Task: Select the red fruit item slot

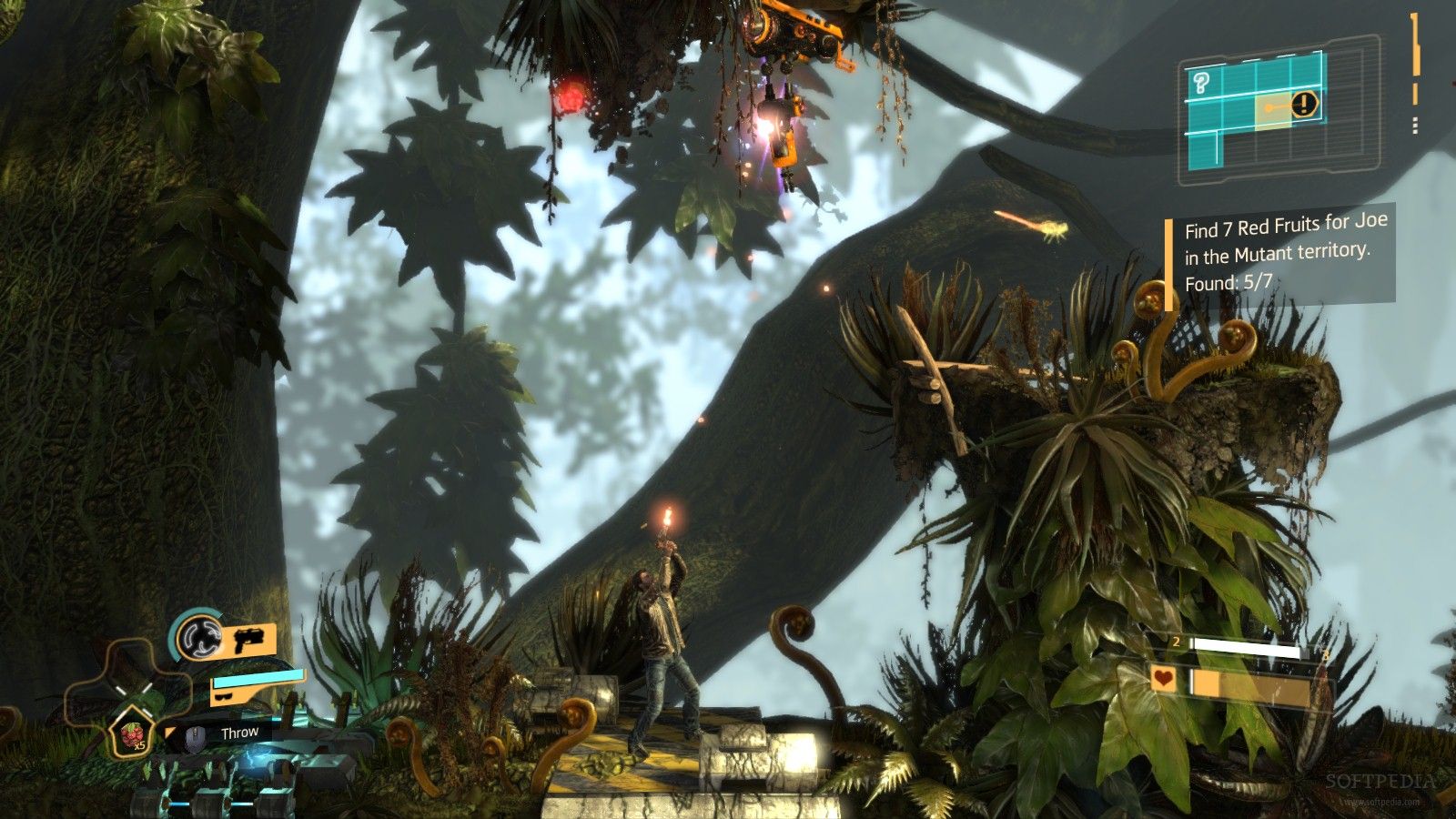Action: (x=132, y=735)
